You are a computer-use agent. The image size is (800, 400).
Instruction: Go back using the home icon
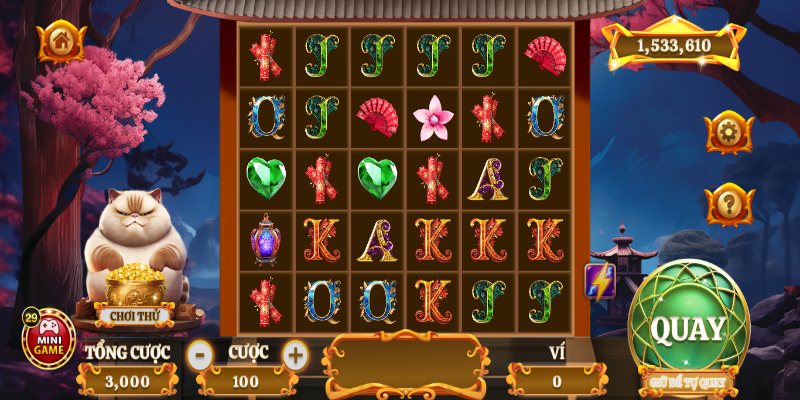(61, 42)
